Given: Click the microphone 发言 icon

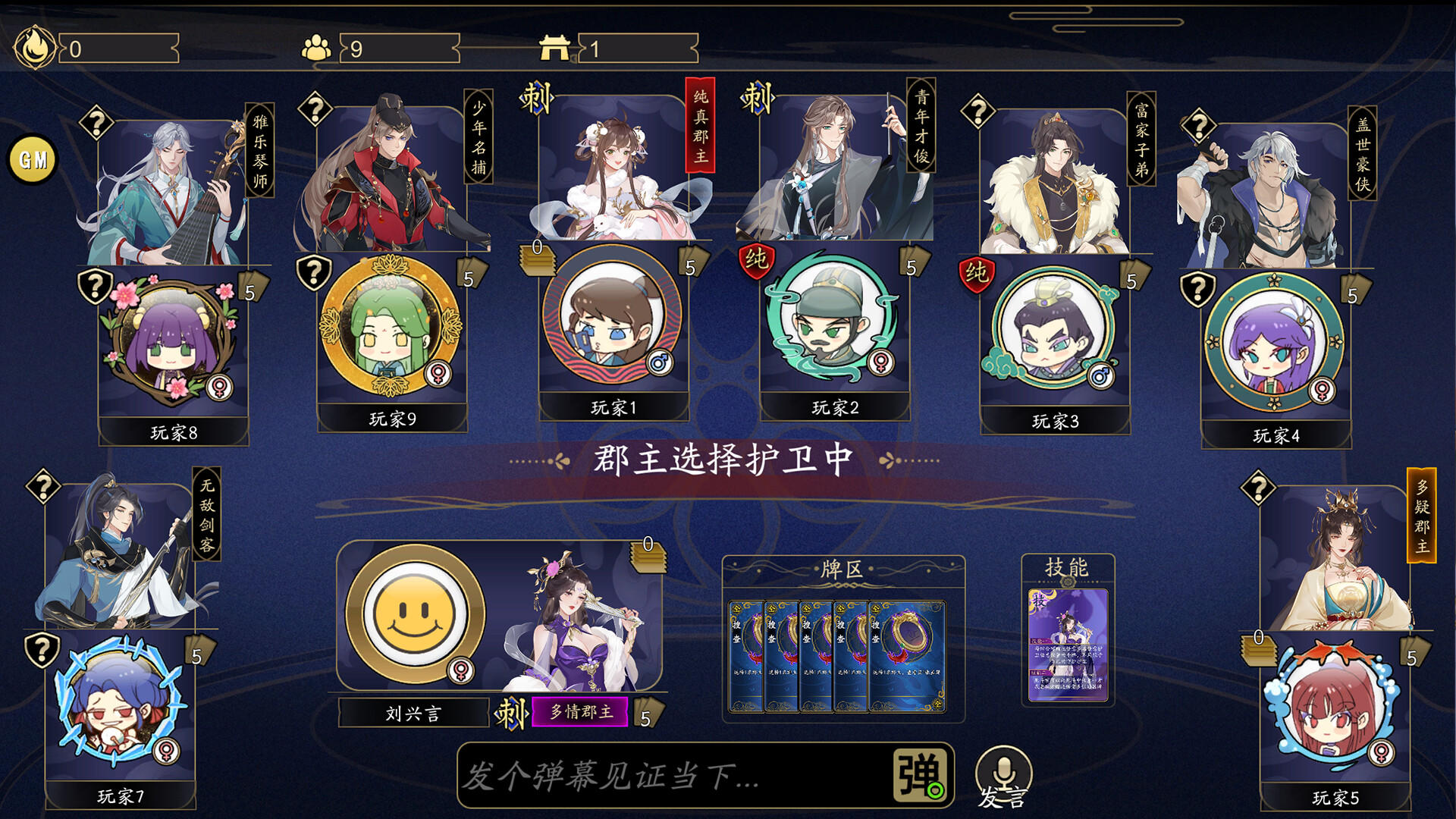Looking at the screenshot, I should tap(1003, 772).
